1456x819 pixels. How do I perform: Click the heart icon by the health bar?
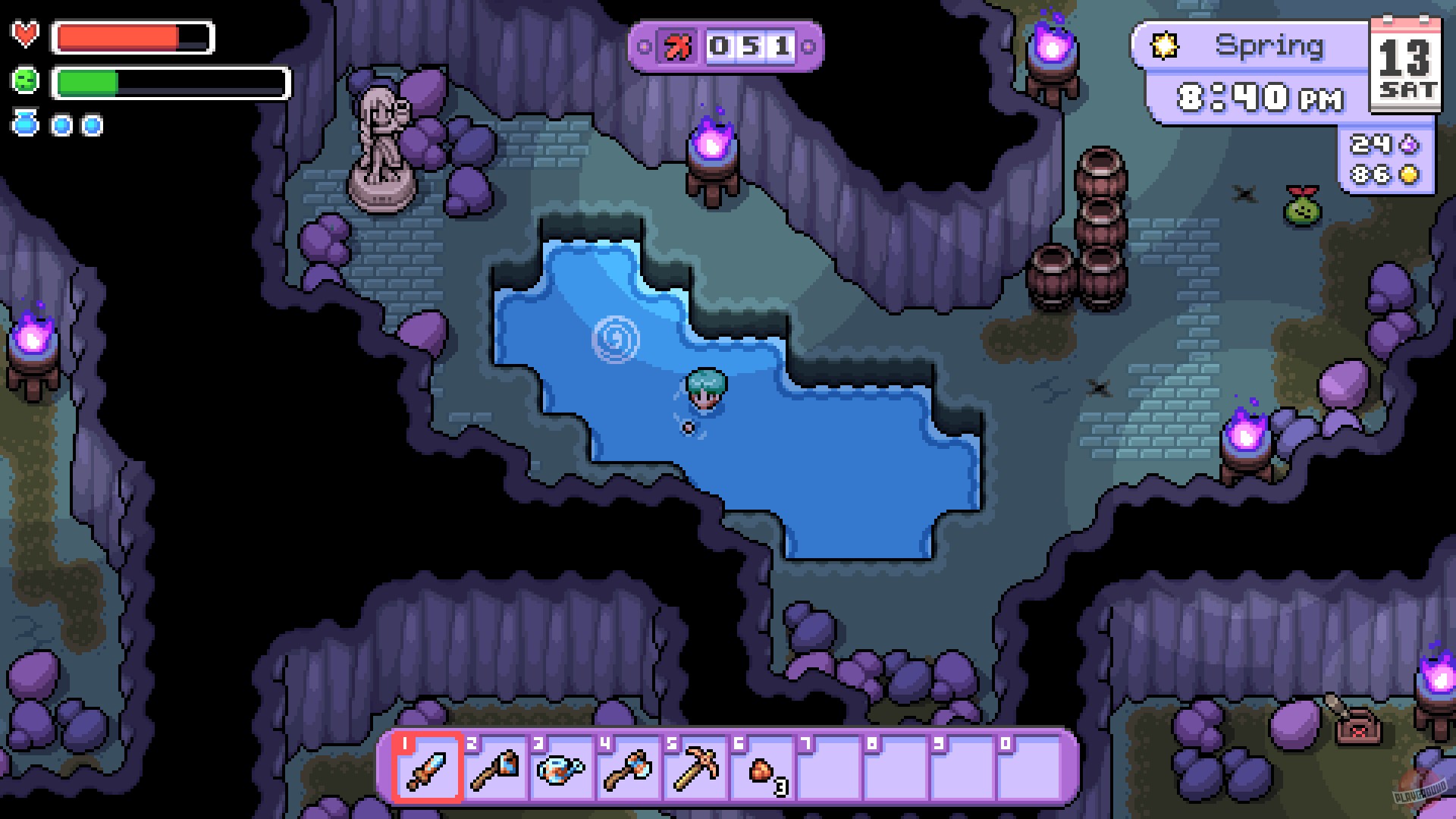[x=25, y=33]
